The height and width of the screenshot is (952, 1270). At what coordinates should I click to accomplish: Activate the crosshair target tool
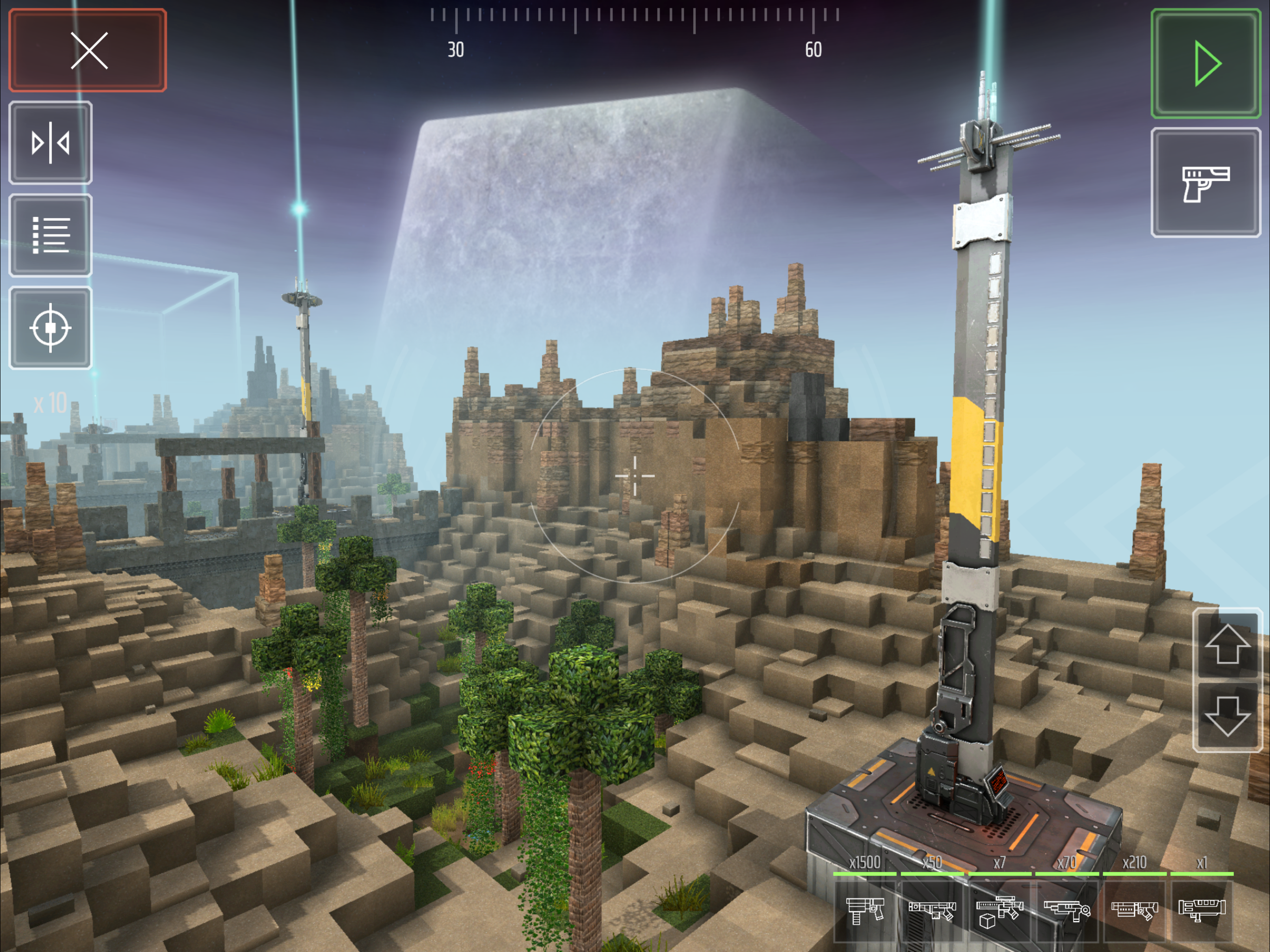[51, 328]
